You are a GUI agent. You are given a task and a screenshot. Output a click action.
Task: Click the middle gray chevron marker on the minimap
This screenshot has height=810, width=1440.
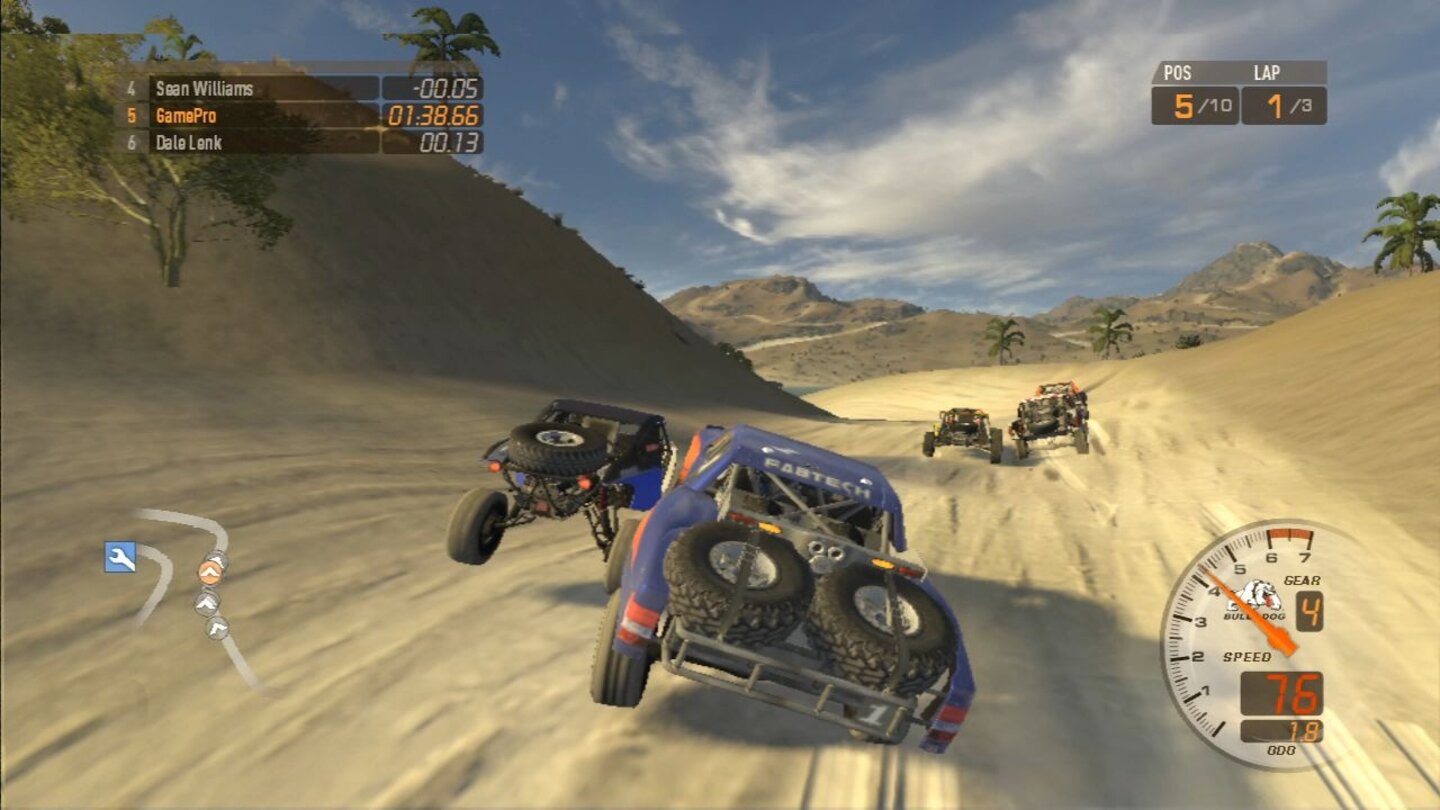[x=206, y=601]
